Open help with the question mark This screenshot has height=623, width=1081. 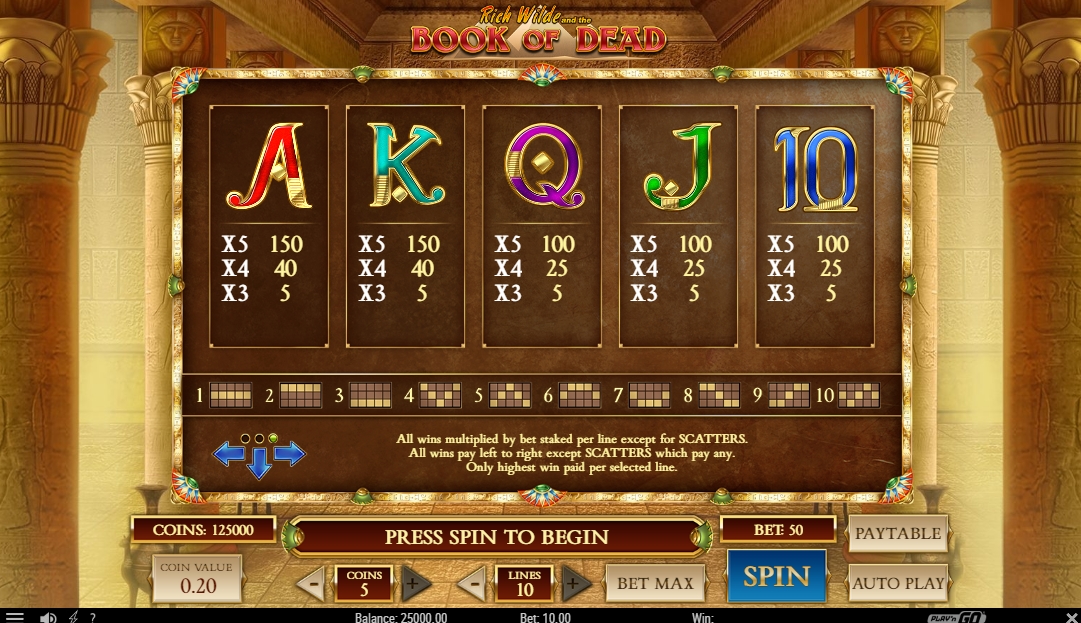[x=93, y=617]
